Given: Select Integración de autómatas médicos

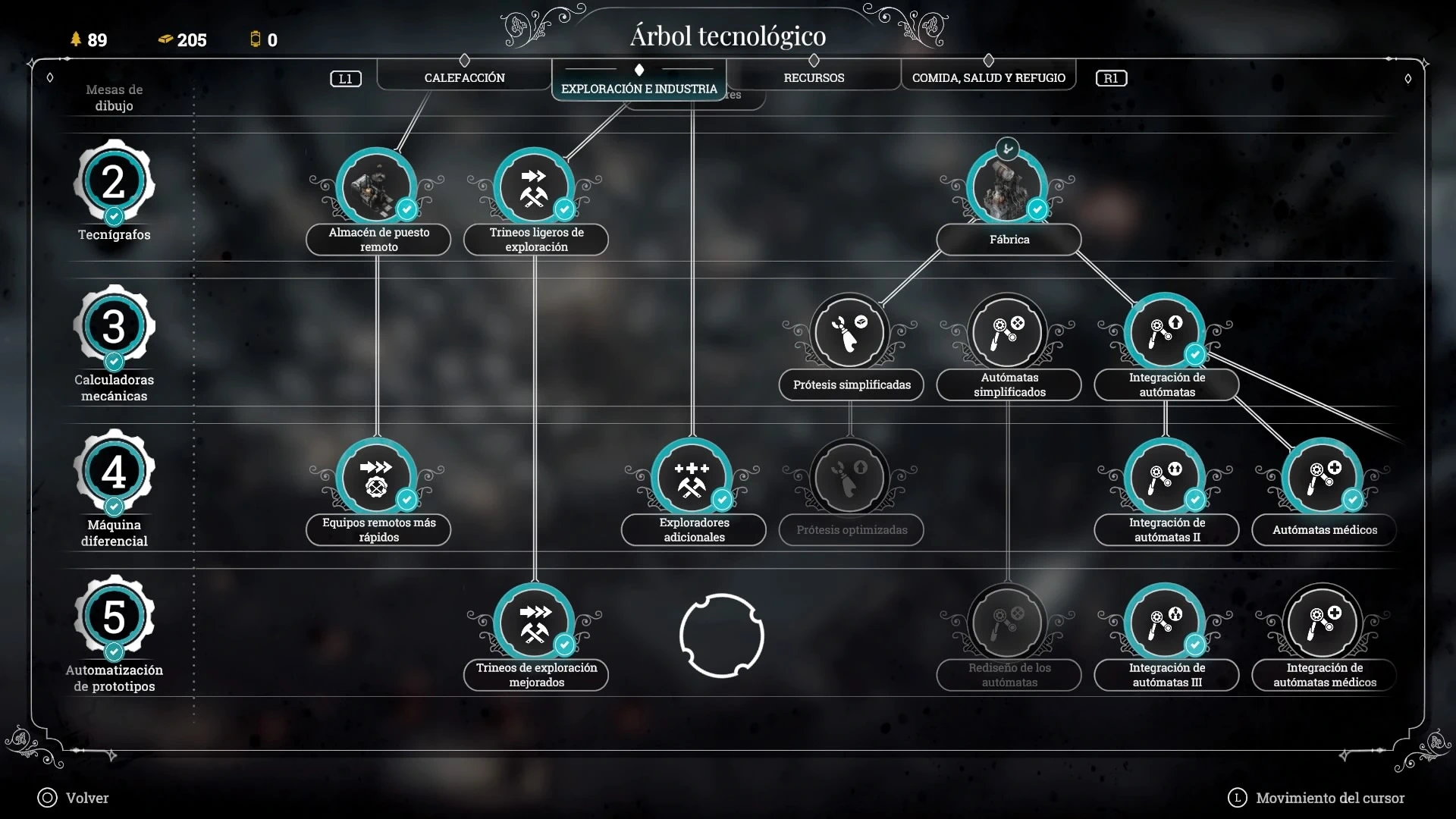Looking at the screenshot, I should [x=1323, y=623].
